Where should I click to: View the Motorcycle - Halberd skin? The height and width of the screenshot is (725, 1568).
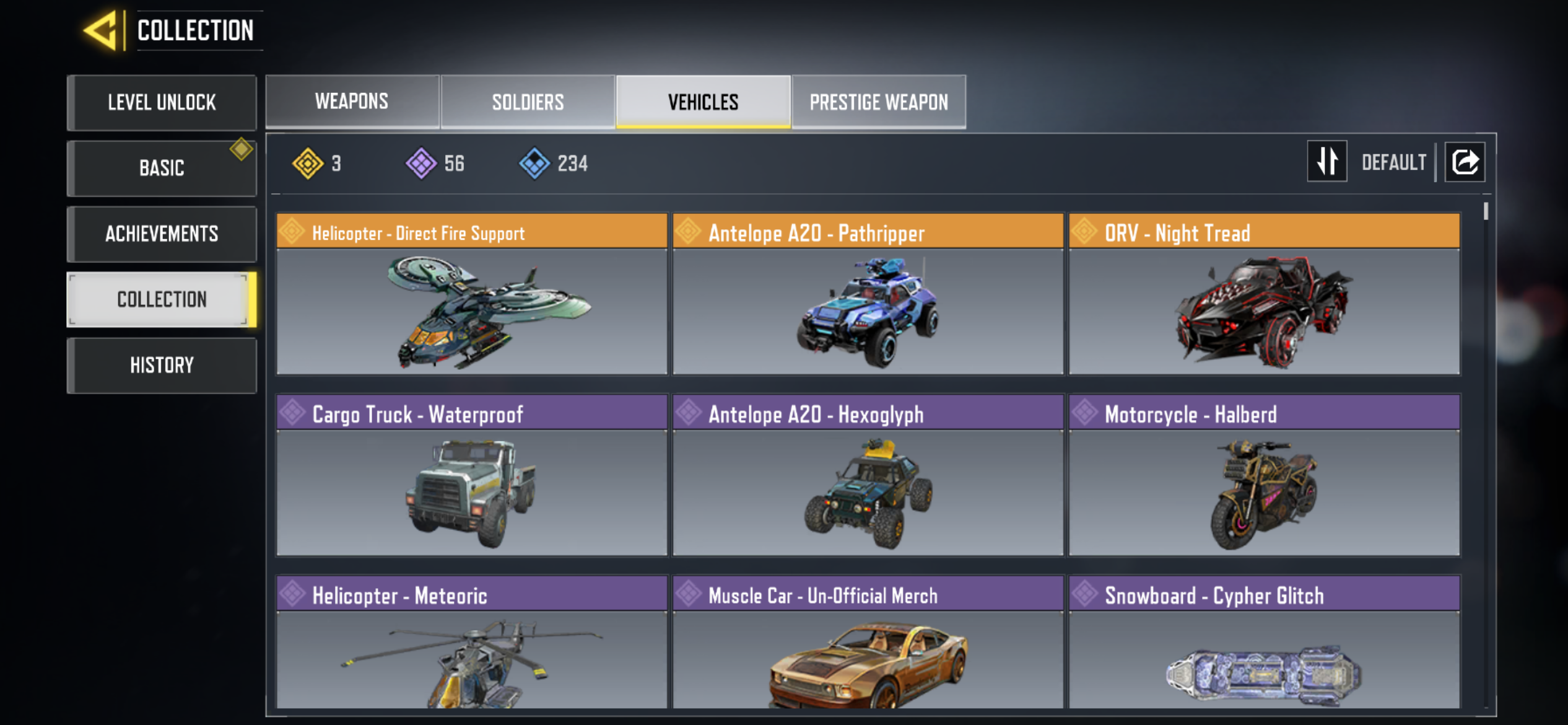[1264, 475]
